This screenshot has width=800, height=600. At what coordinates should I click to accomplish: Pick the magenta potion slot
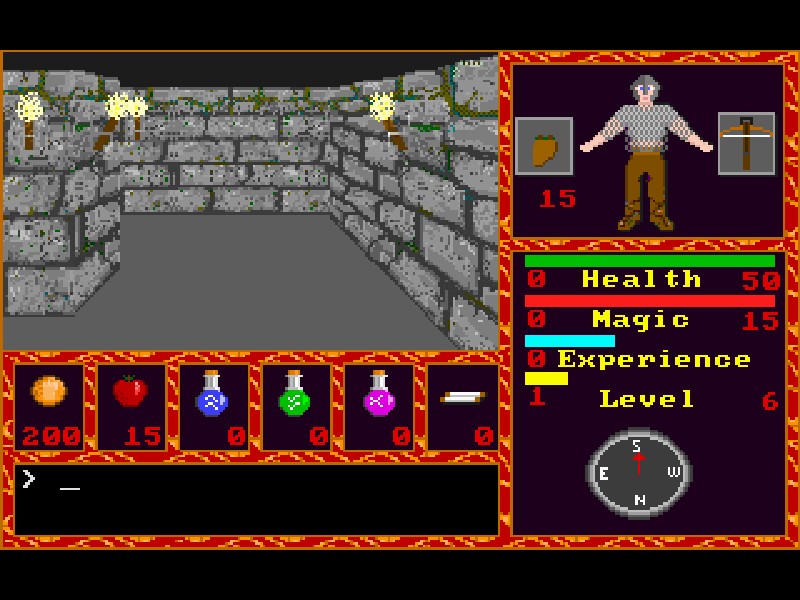(379, 406)
